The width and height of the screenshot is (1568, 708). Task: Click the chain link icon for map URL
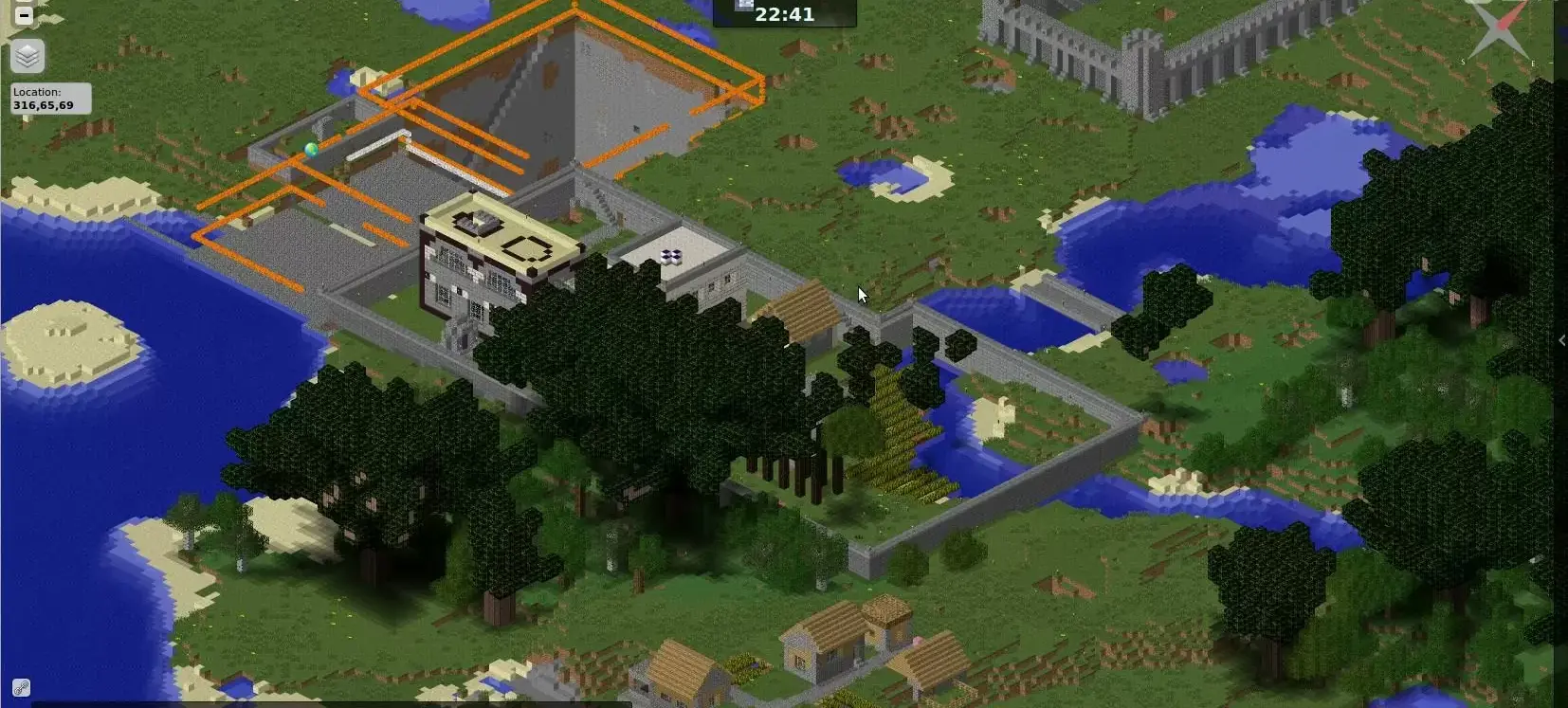click(x=21, y=687)
